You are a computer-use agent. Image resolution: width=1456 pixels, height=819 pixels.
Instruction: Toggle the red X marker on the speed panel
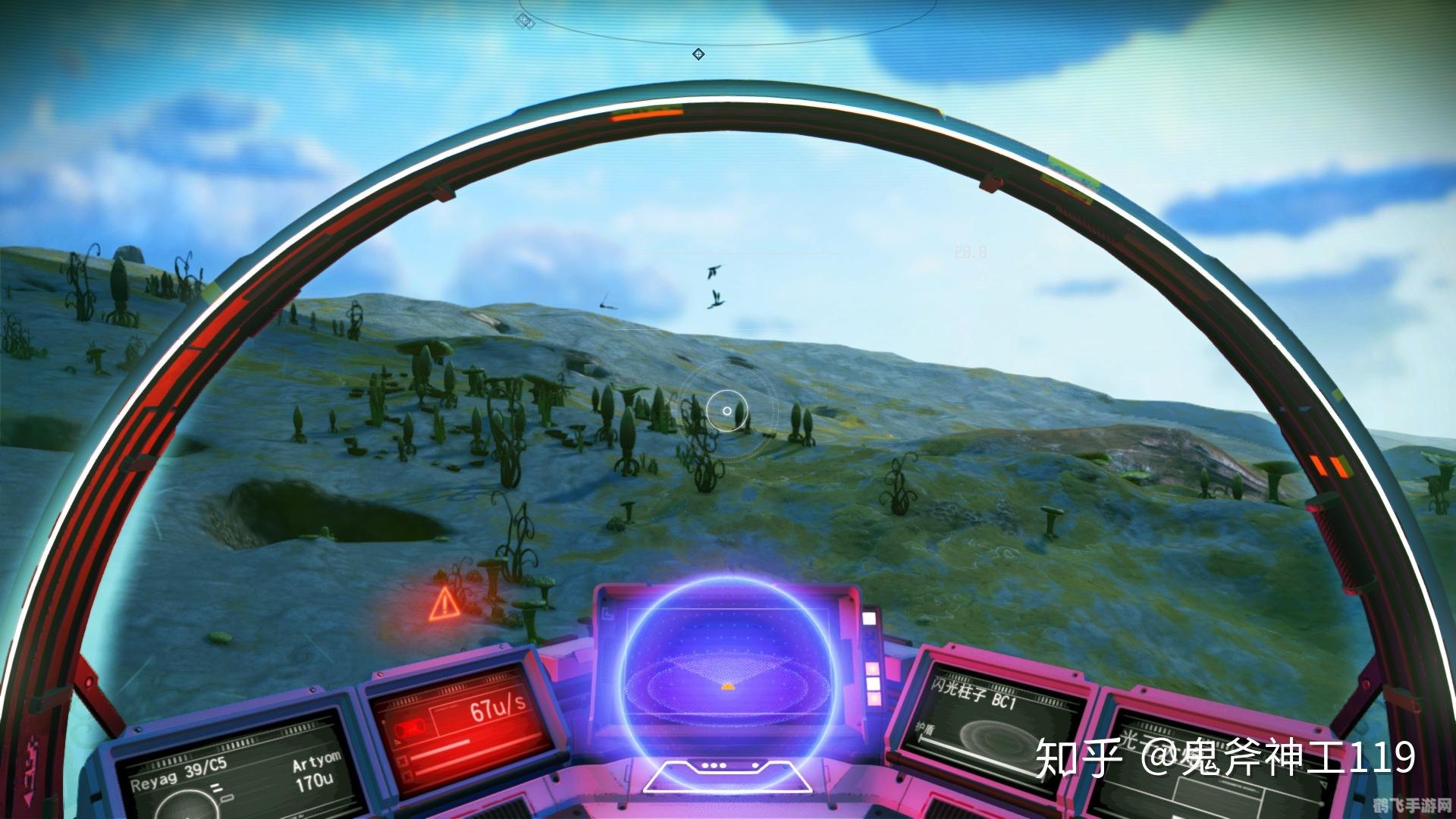(403, 760)
